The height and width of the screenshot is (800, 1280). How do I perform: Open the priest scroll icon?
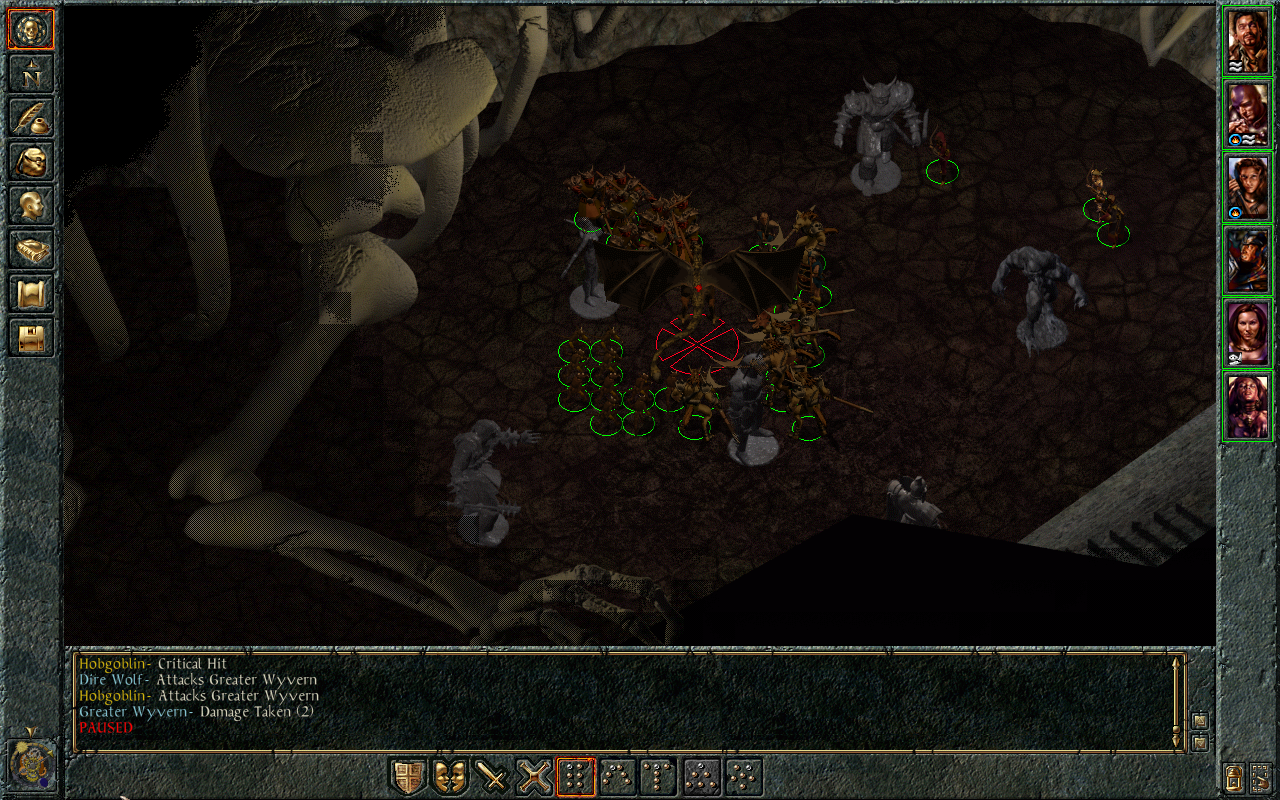[x=31, y=294]
